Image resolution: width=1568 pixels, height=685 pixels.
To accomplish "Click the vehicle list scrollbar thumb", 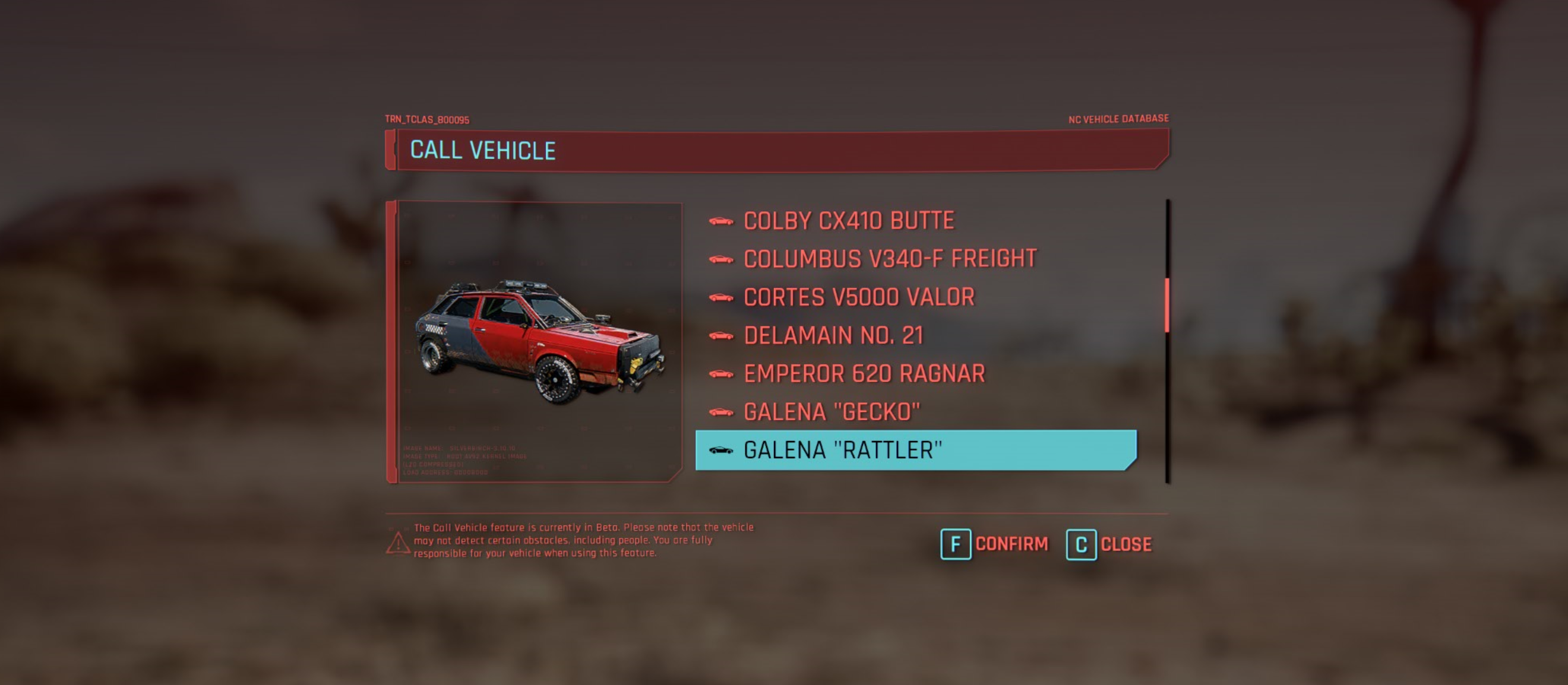I will tap(1167, 305).
